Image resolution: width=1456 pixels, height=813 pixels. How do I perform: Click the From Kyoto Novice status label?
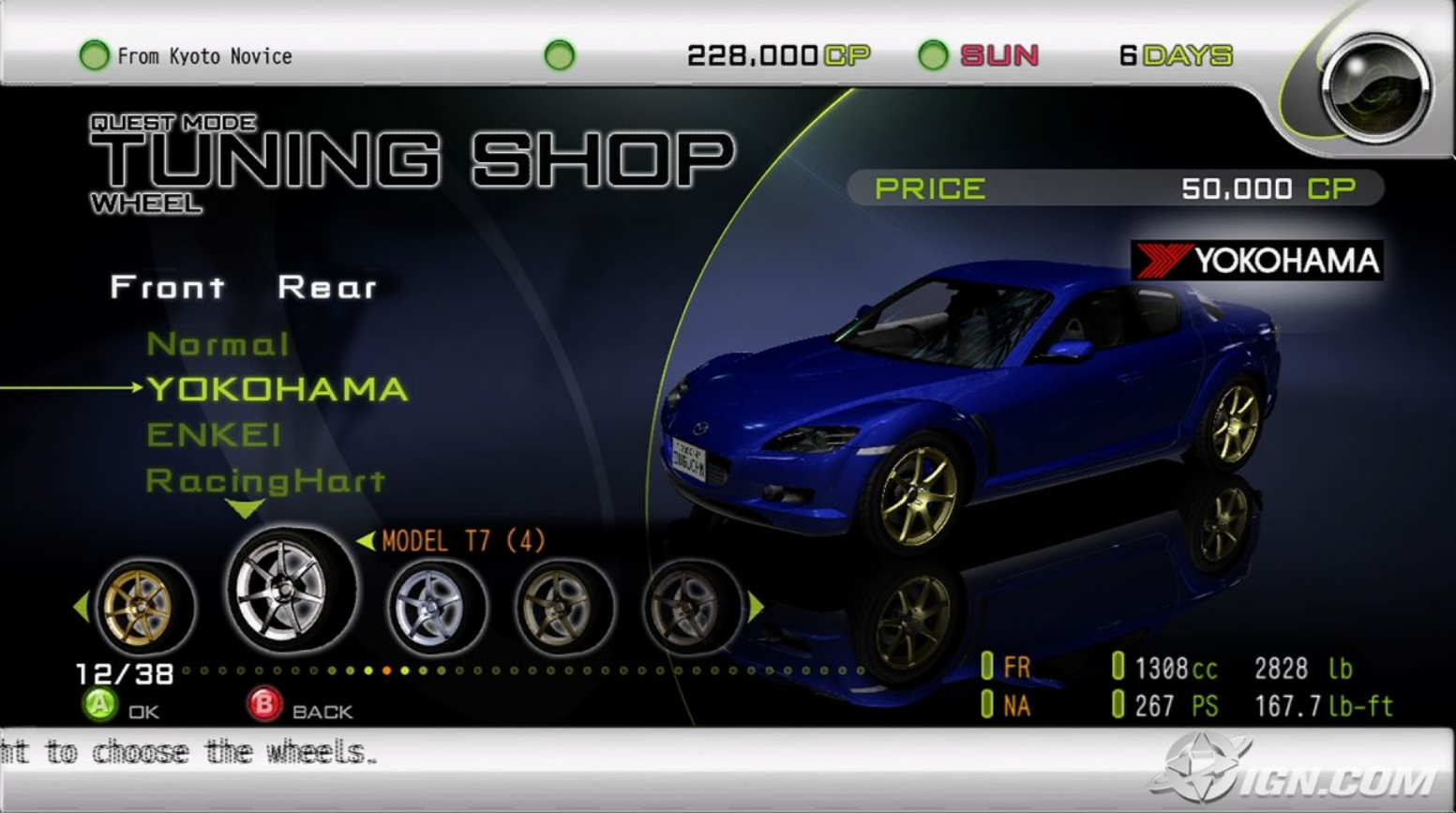(x=203, y=55)
